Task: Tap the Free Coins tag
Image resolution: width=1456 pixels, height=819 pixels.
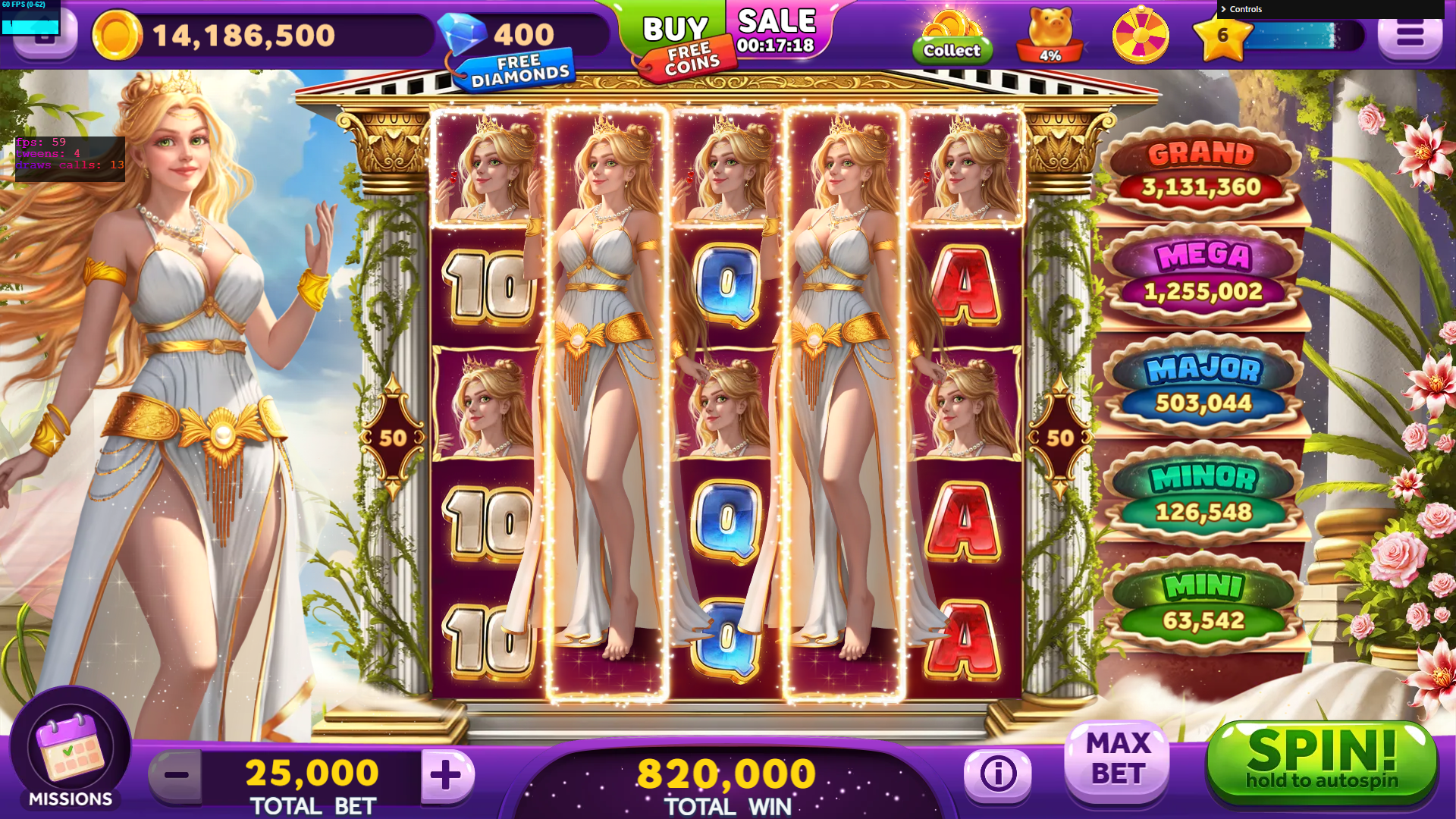Action: pos(691,59)
